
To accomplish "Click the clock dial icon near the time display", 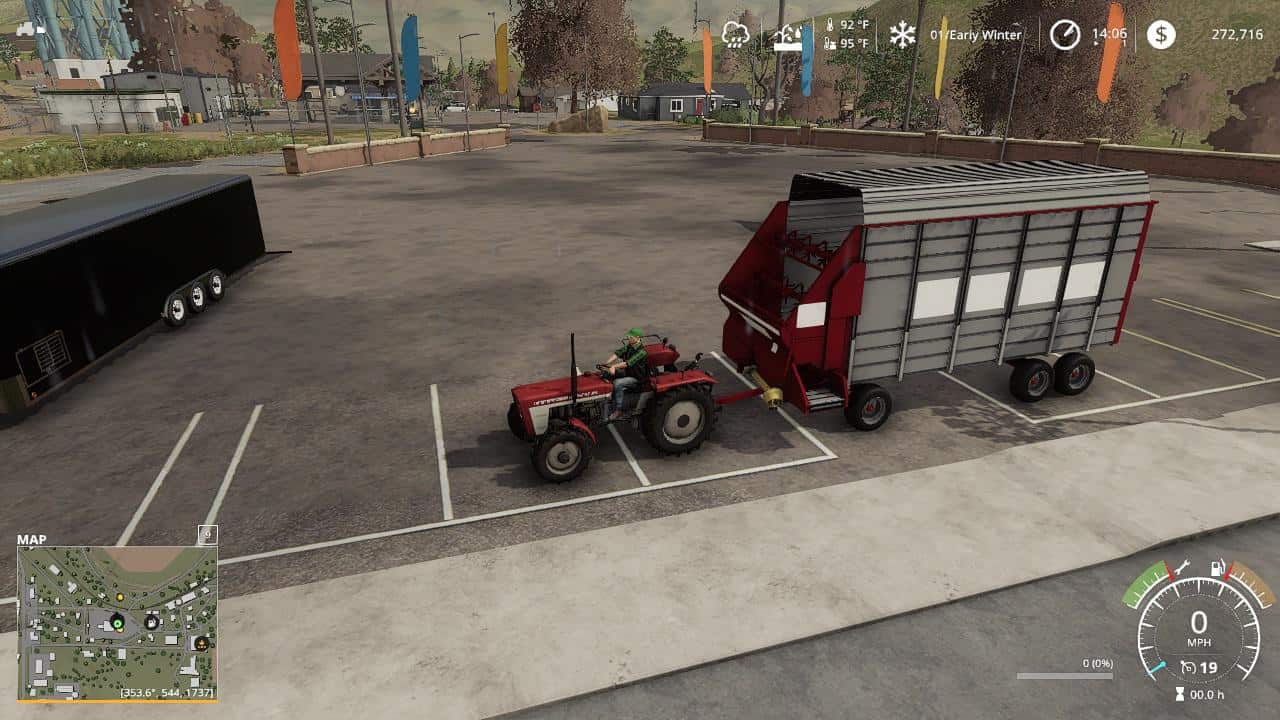I will point(1065,34).
